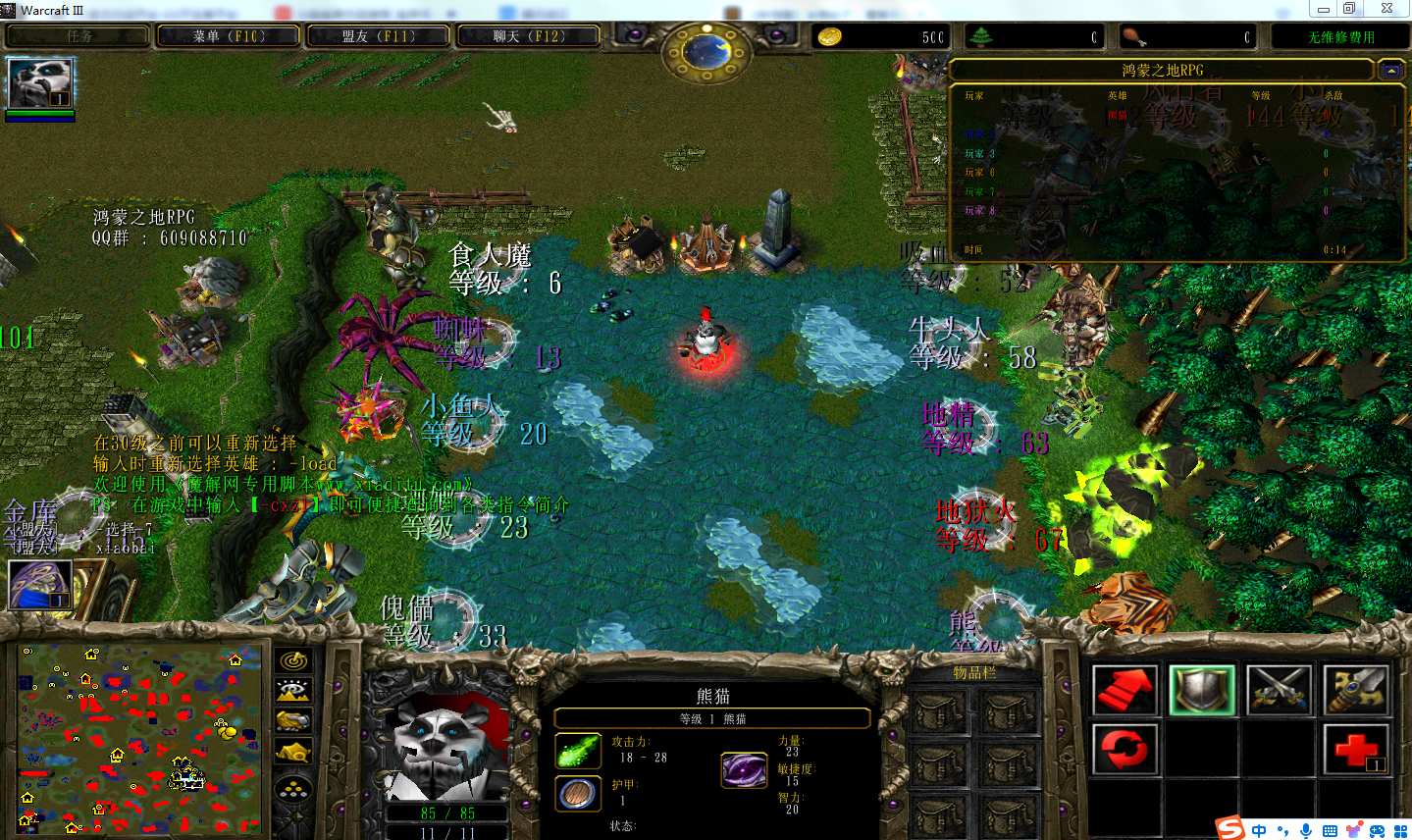Toggle minimap terrain display (eye over mountains)
Image resolution: width=1412 pixels, height=840 pixels.
pyautogui.click(x=293, y=691)
